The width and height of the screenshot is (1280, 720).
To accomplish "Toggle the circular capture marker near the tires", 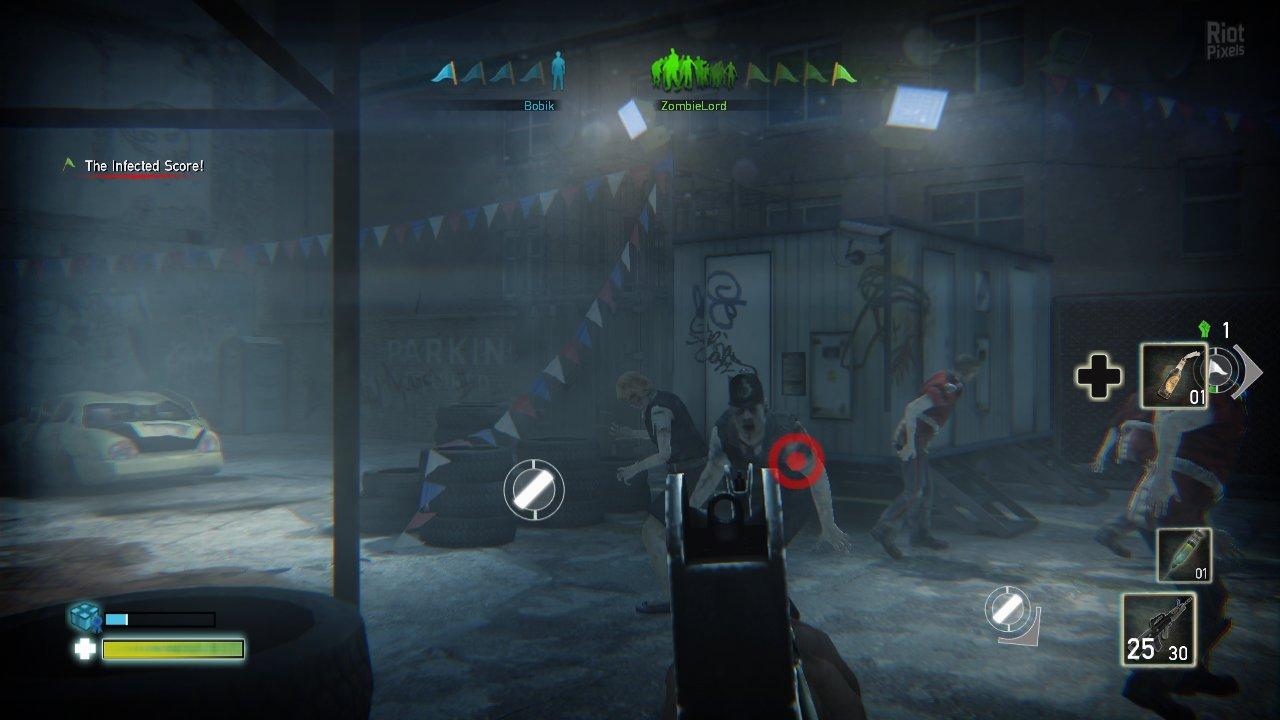I will point(533,490).
